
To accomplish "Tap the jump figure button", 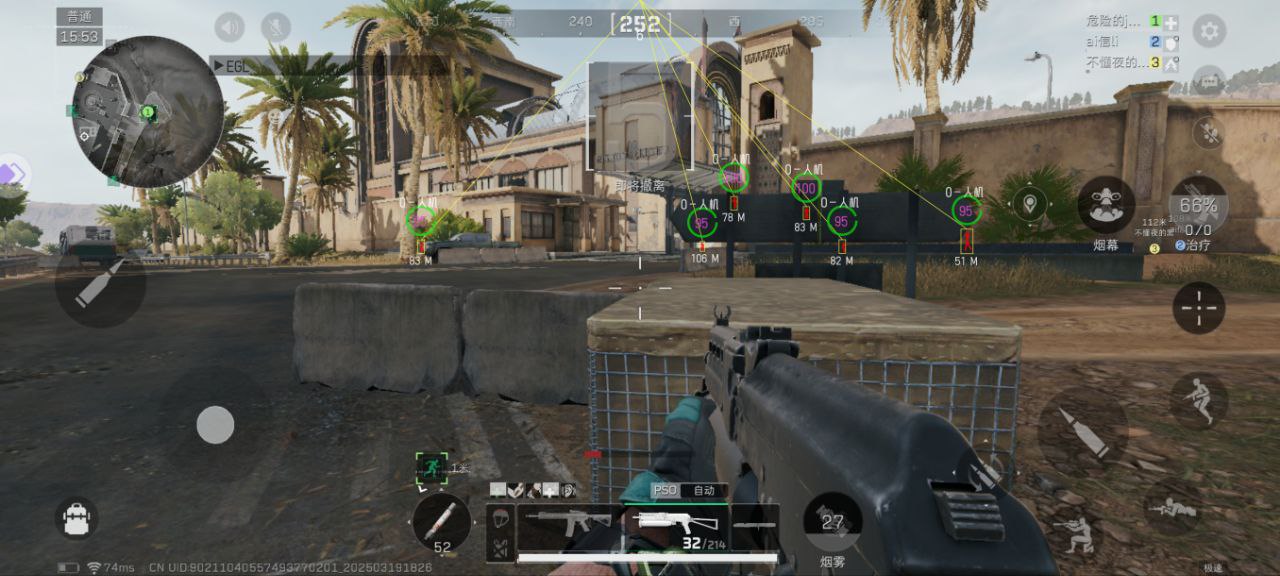I will click(1198, 400).
